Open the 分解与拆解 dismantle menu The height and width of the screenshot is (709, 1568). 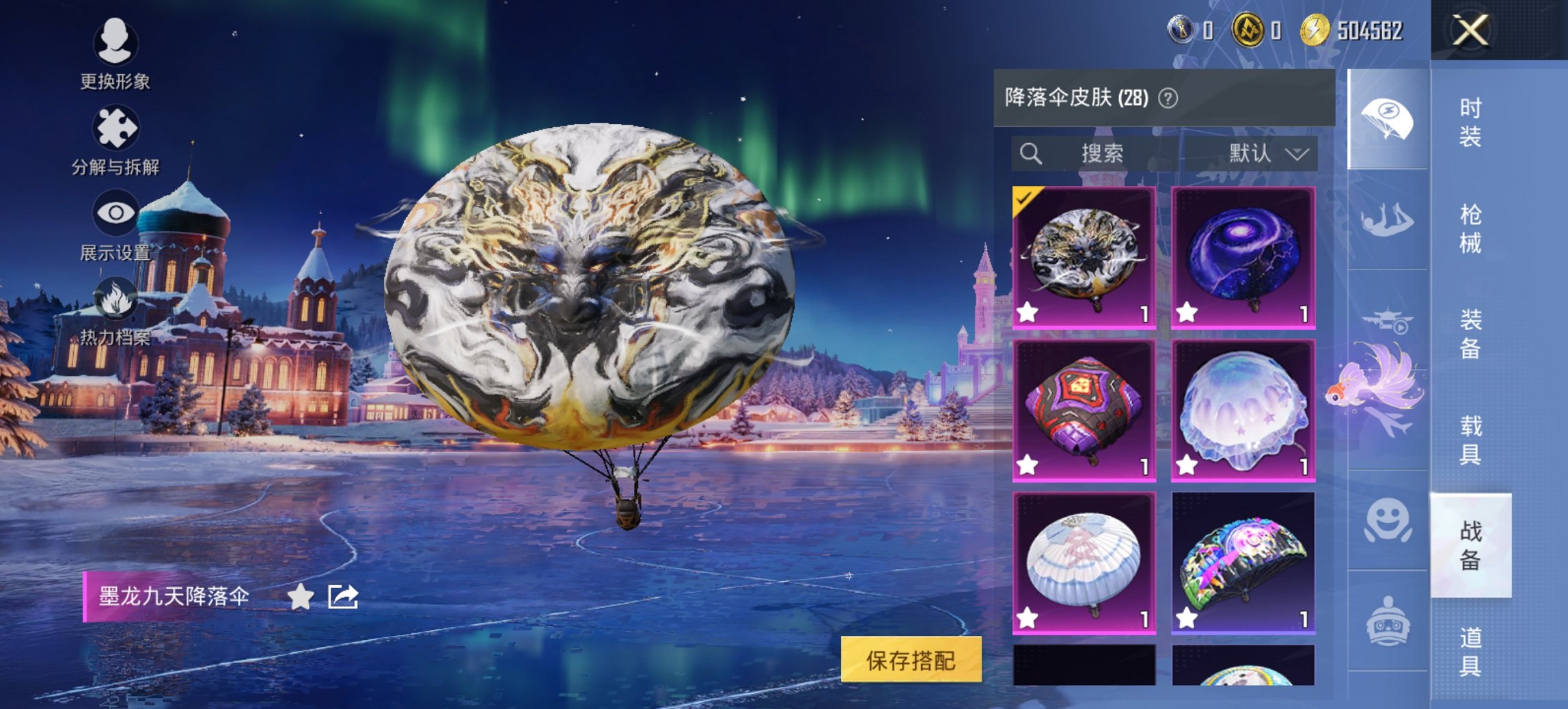point(116,137)
